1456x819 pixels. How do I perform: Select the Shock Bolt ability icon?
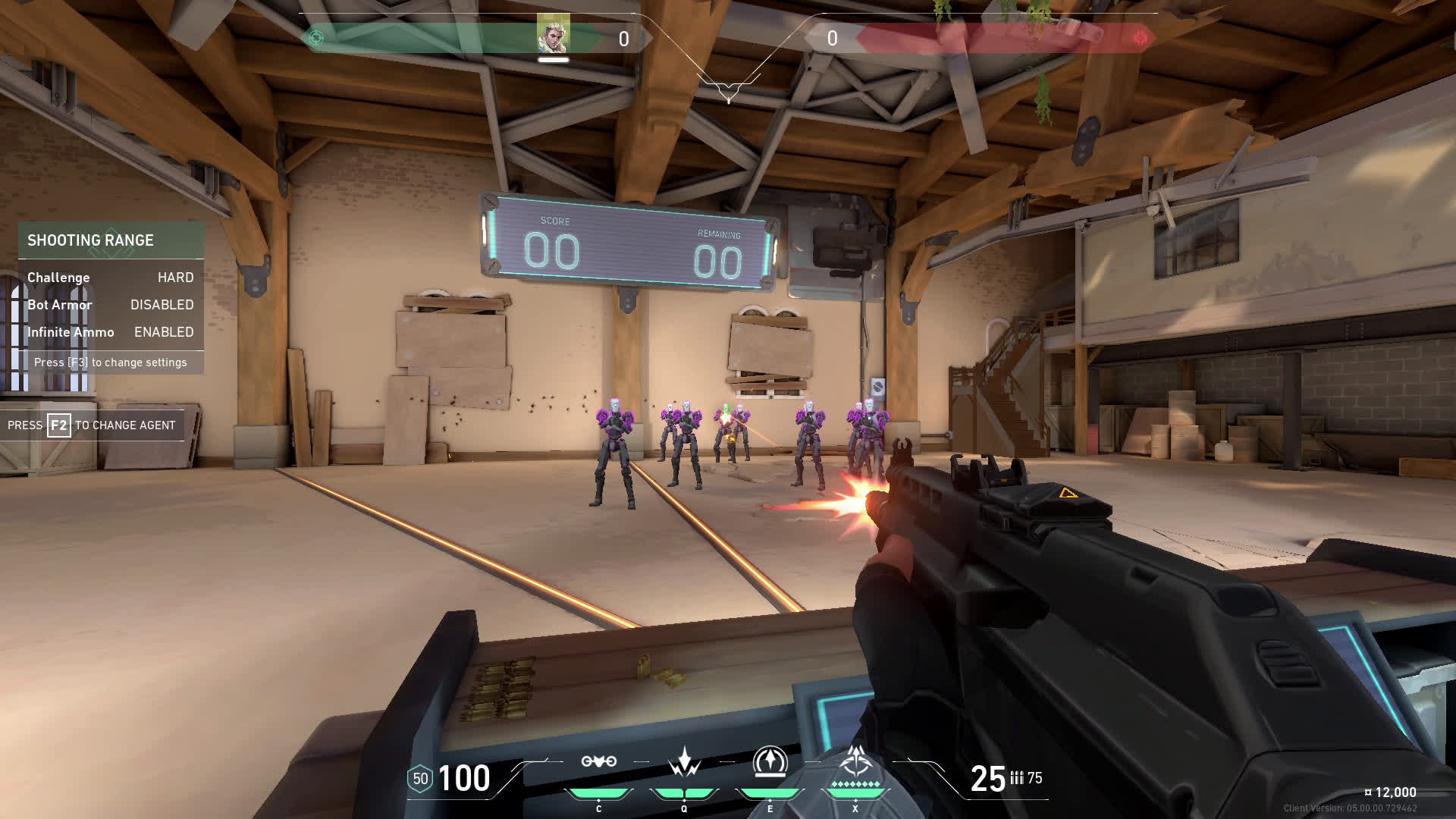[684, 761]
